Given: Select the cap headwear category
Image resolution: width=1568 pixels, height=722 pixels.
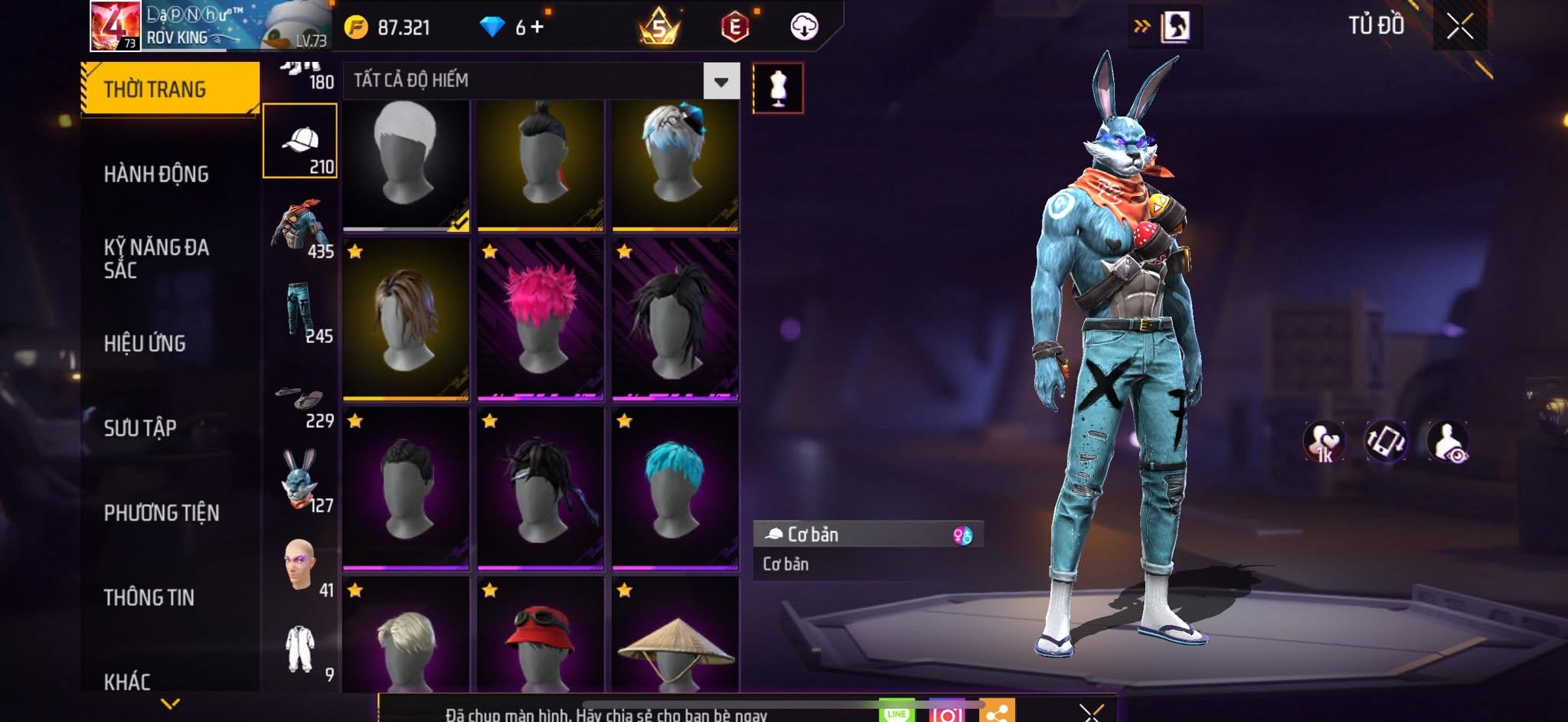Looking at the screenshot, I should point(300,141).
